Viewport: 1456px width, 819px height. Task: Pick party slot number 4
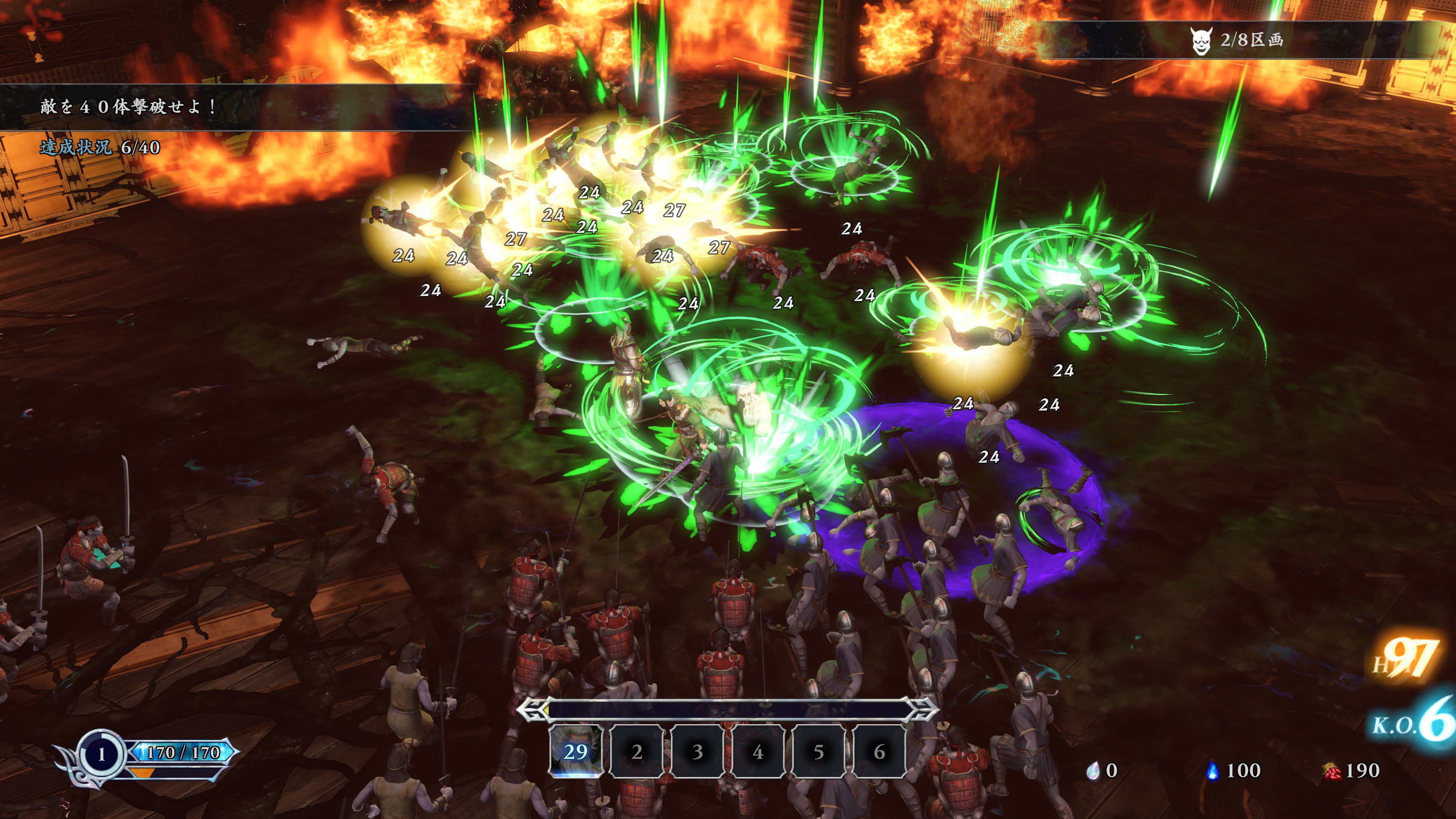coord(758,752)
